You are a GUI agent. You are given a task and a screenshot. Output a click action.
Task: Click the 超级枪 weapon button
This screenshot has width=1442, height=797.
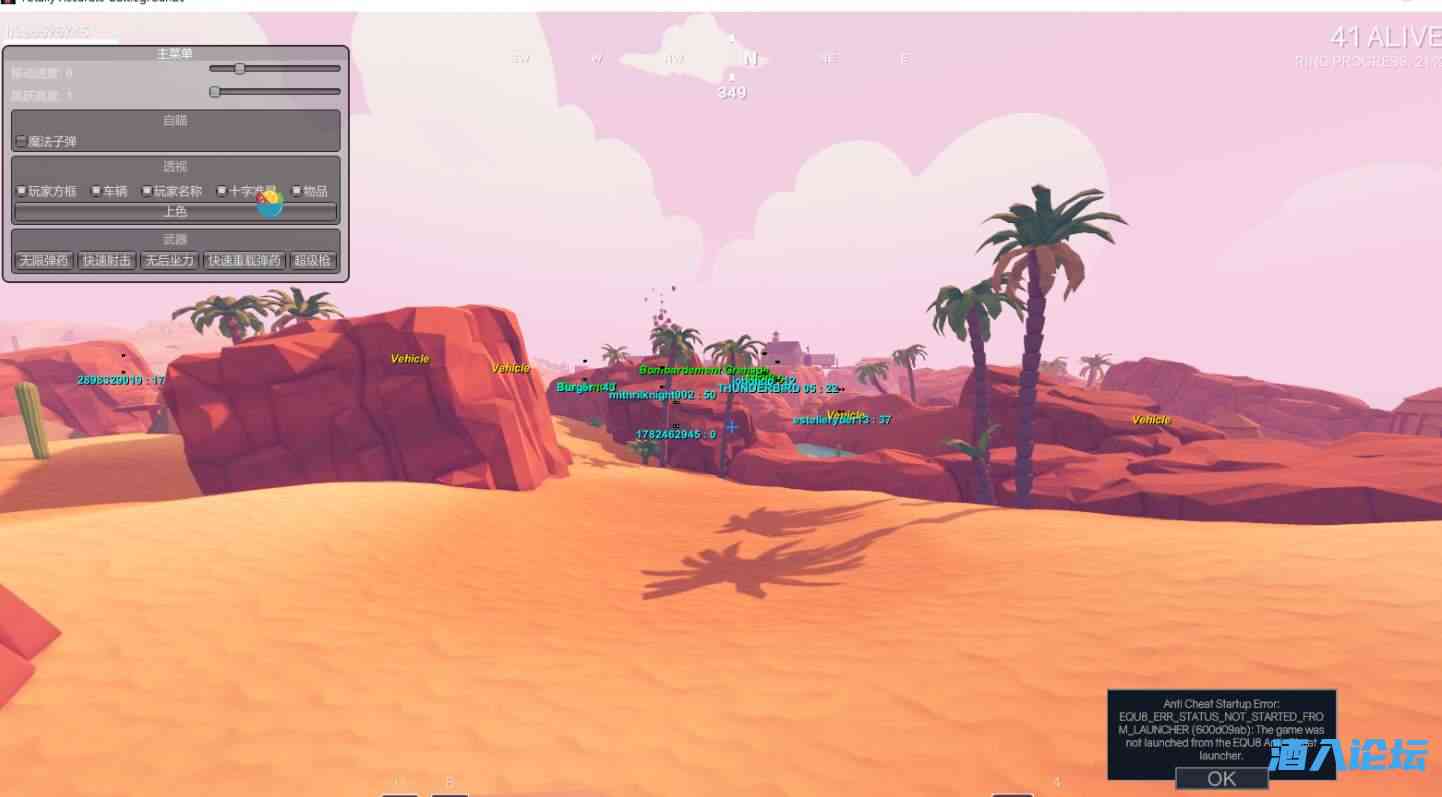coord(316,260)
